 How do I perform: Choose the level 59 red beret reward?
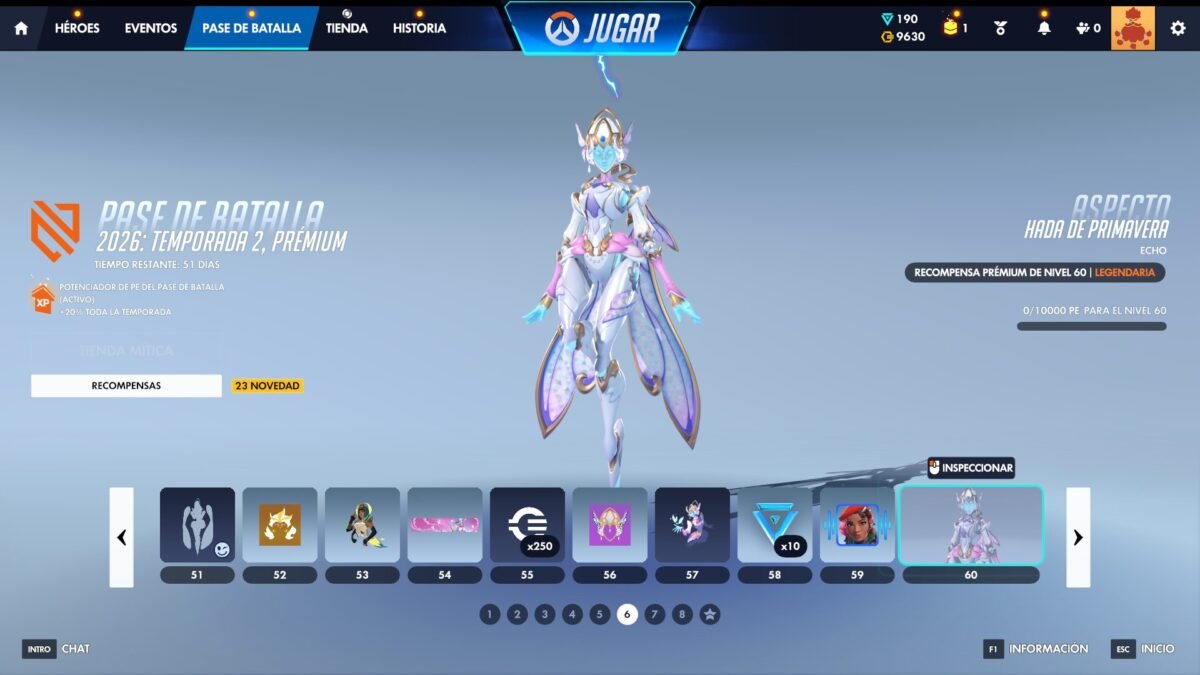(x=857, y=525)
